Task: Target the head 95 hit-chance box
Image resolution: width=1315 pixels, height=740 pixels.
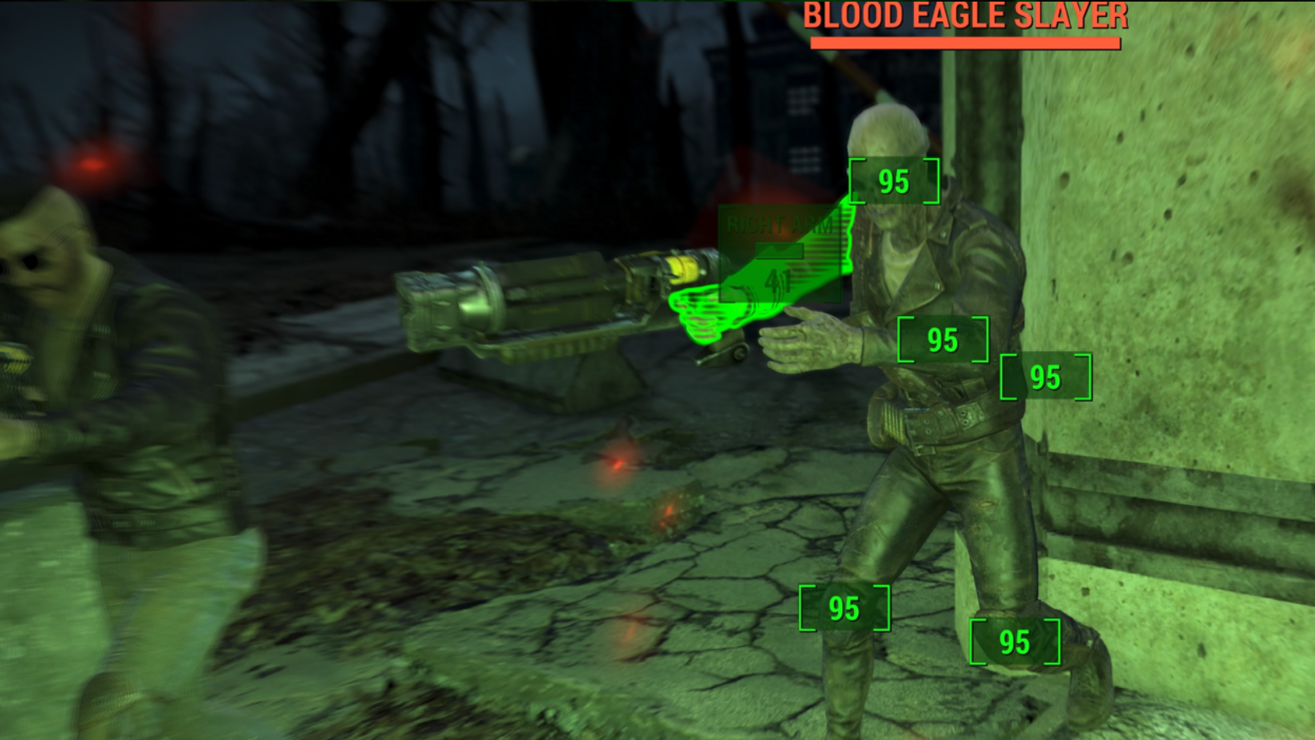Action: pyautogui.click(x=894, y=181)
